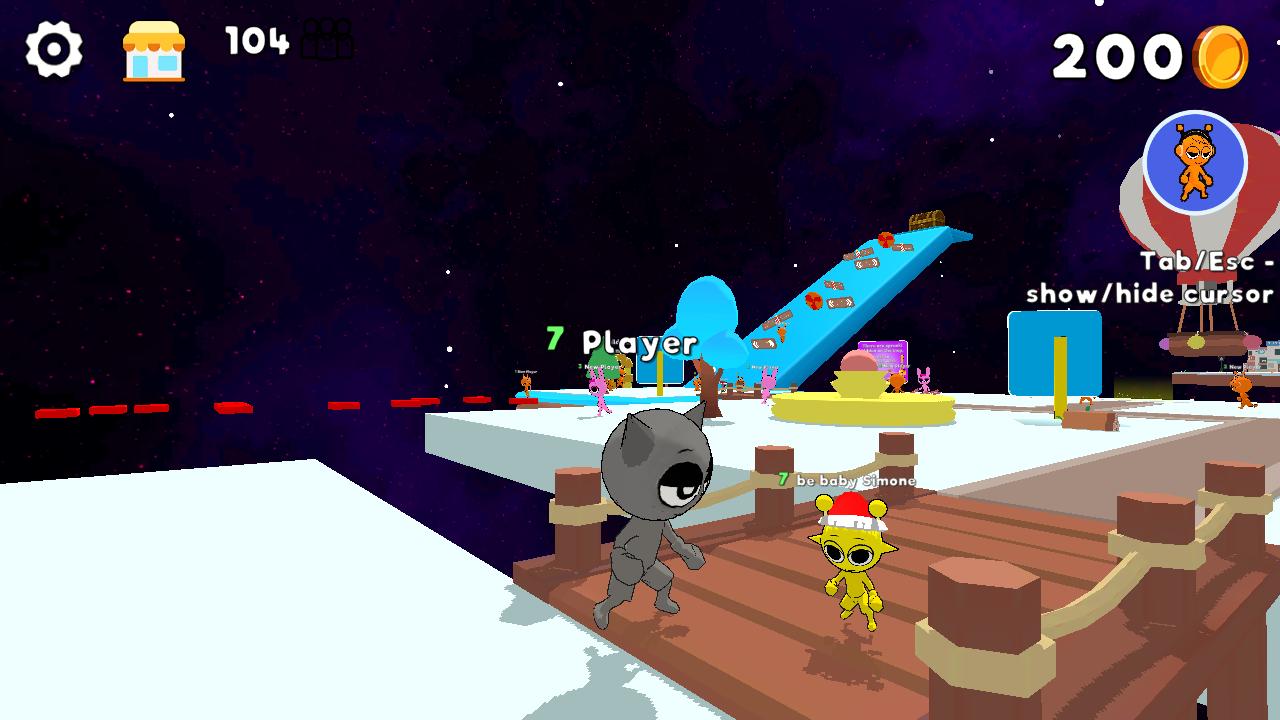This screenshot has height=720, width=1280.
Task: Click the green number 7 level badge above Player
Action: click(553, 339)
